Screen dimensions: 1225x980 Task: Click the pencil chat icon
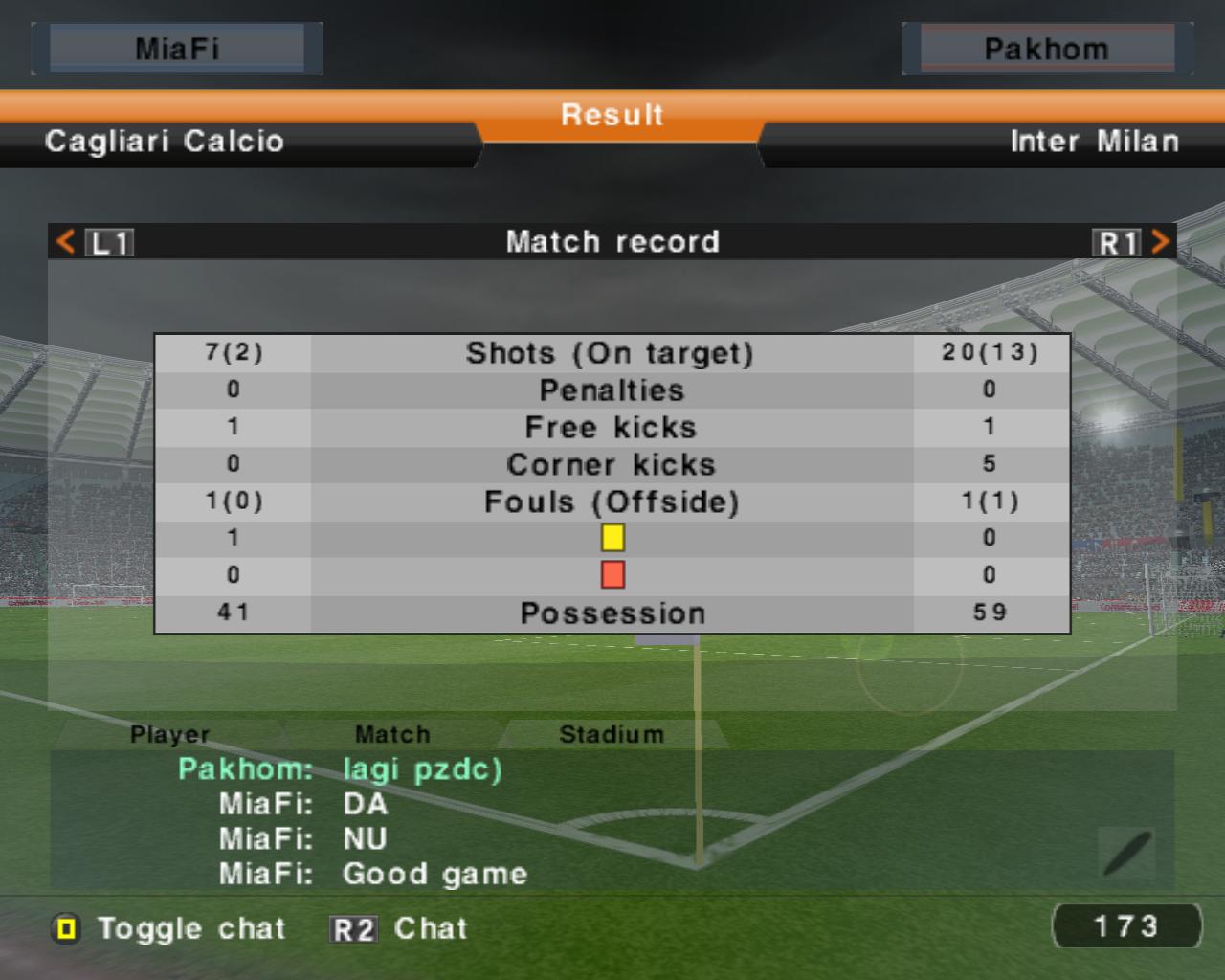(1126, 853)
